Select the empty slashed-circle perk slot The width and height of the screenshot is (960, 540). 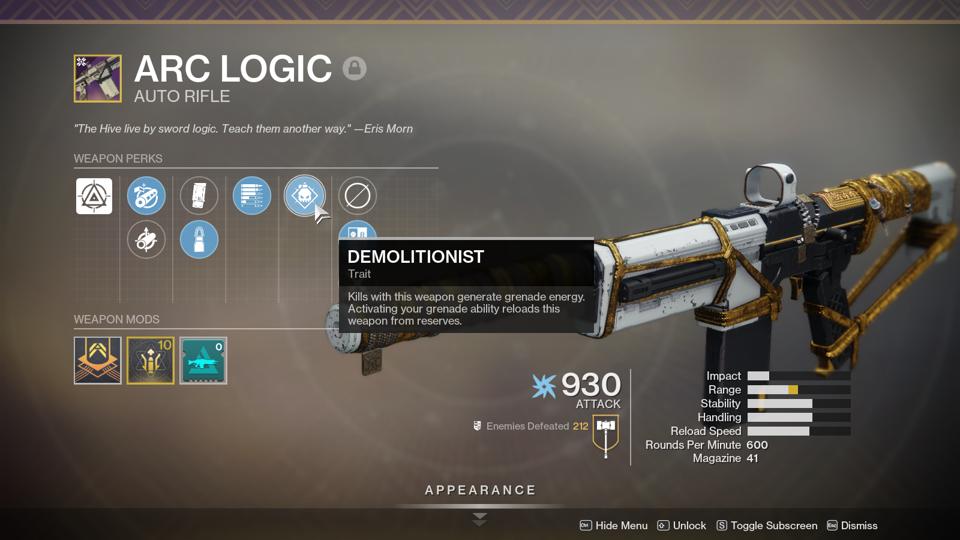(356, 196)
